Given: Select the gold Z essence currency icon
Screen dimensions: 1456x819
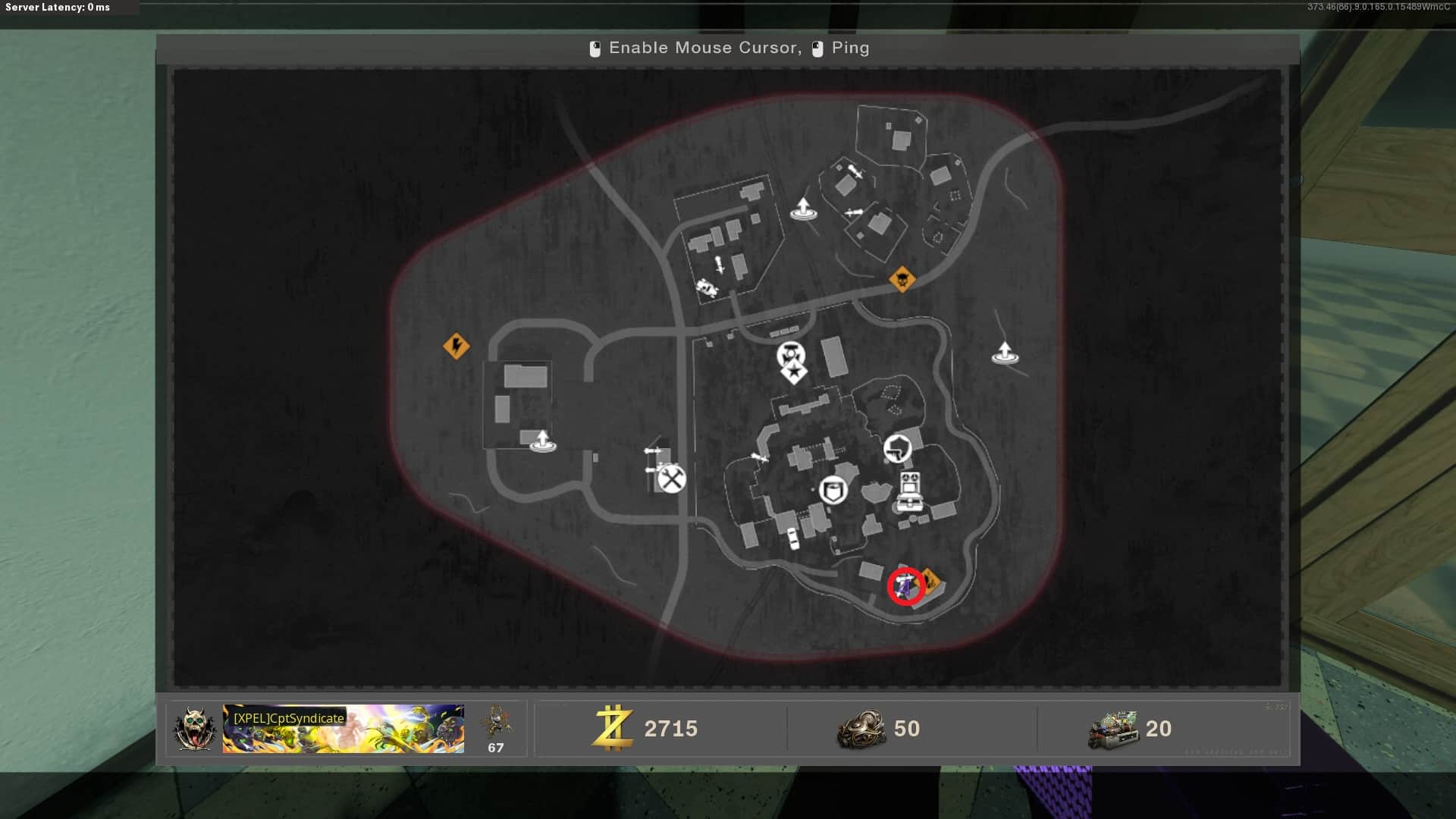Looking at the screenshot, I should (x=613, y=728).
